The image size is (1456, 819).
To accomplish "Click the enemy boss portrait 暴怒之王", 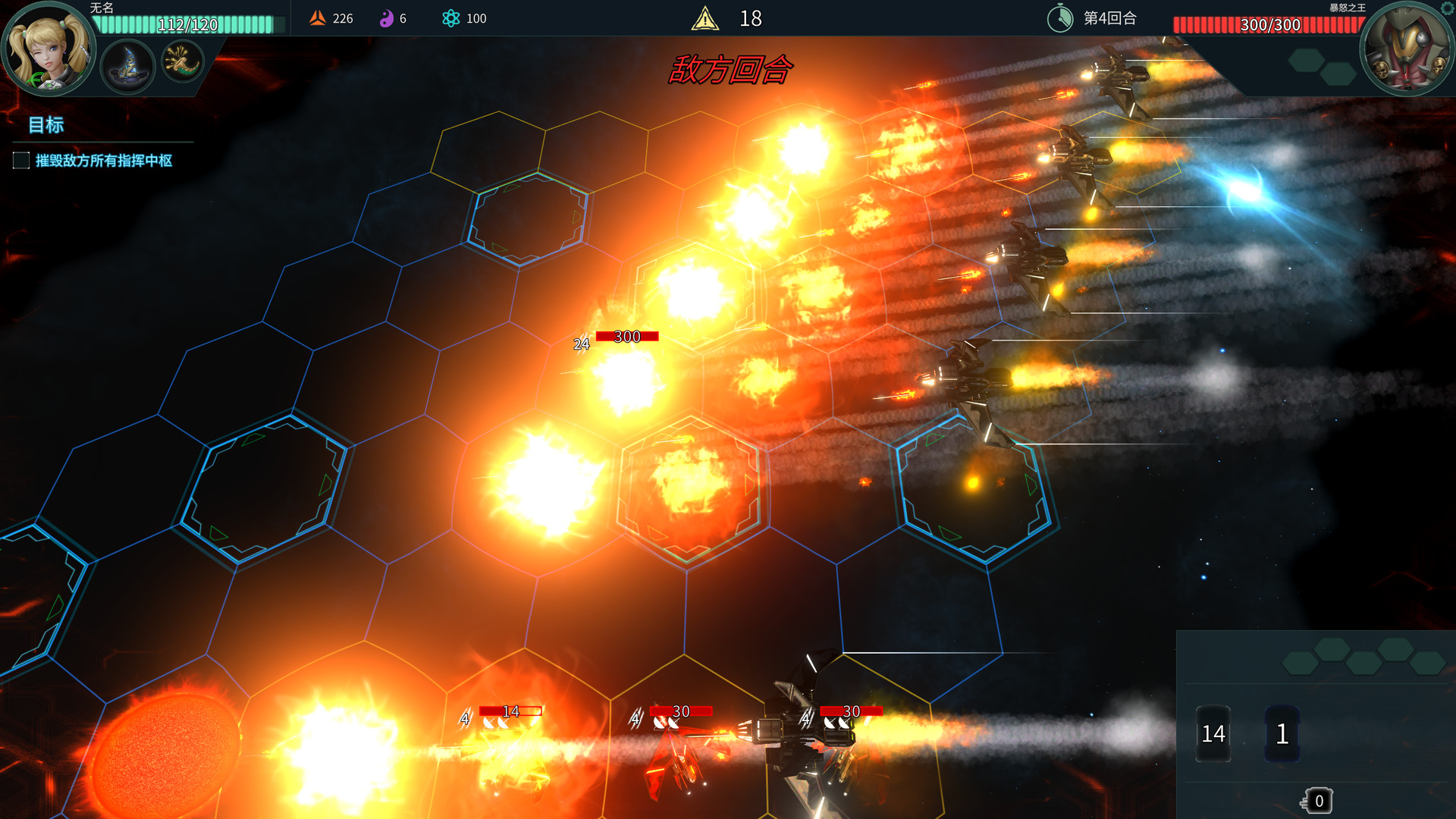I will [1407, 49].
